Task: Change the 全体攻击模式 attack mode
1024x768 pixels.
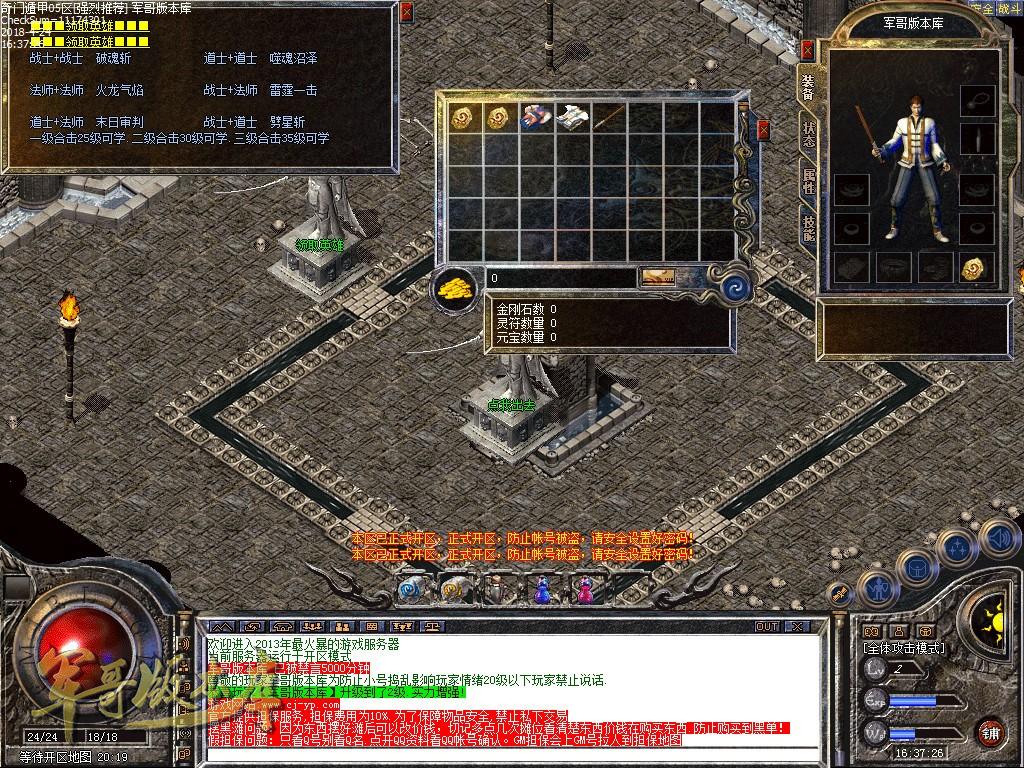Action: pyautogui.click(x=903, y=648)
